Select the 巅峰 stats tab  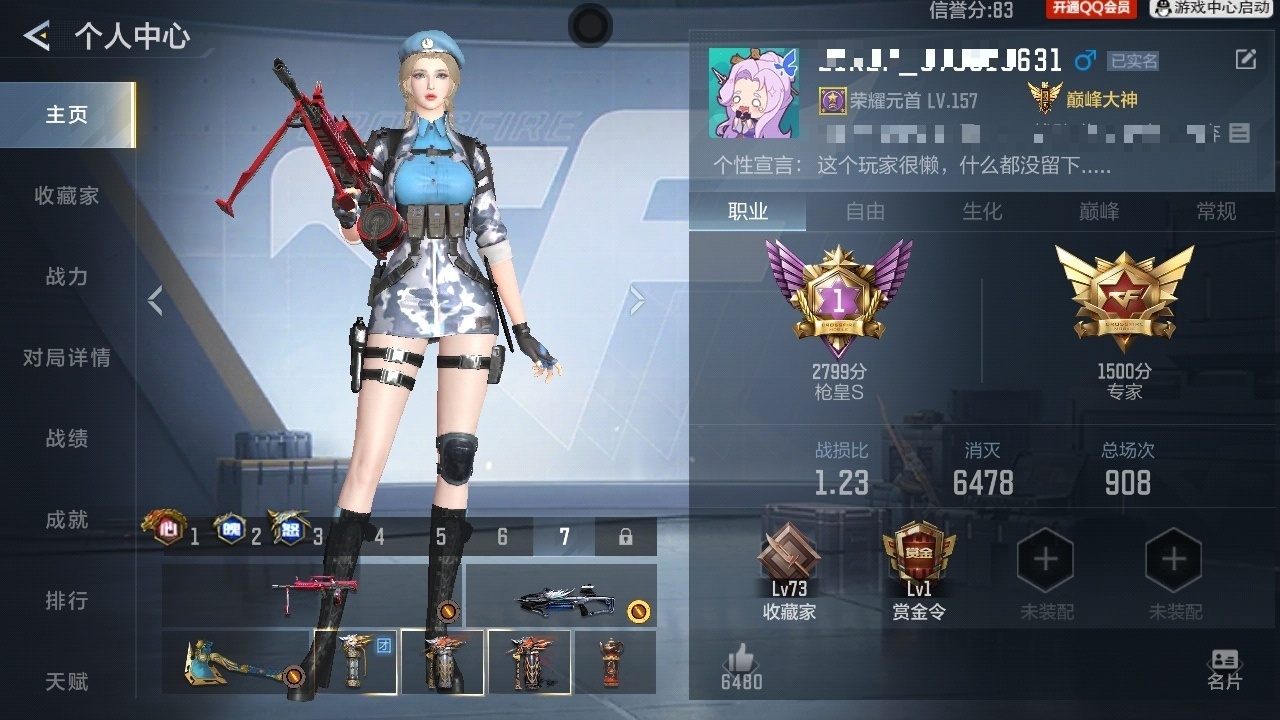pyautogui.click(x=1099, y=212)
